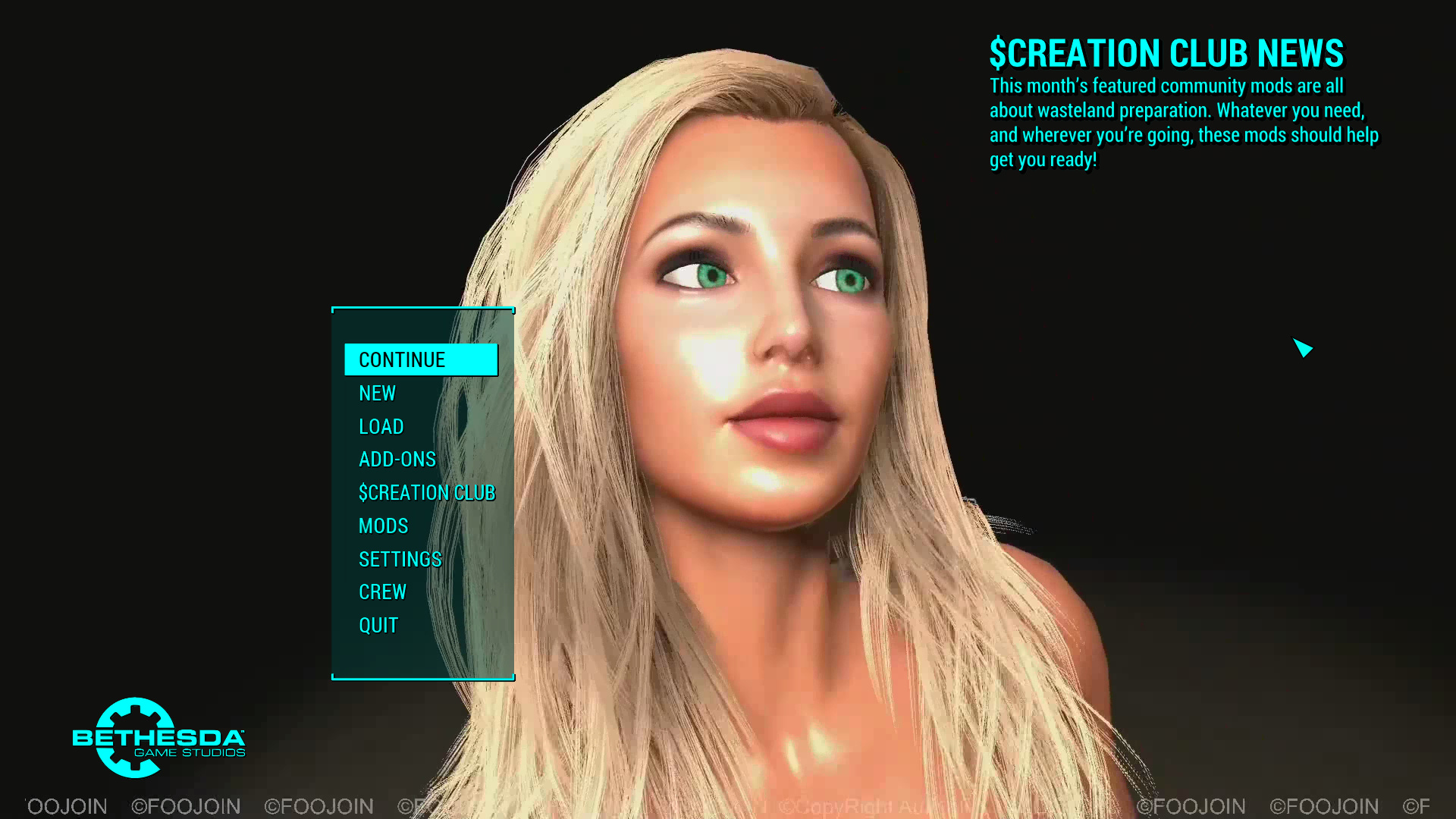Open the MODS menu
The width and height of the screenshot is (1456, 819).
(x=383, y=526)
